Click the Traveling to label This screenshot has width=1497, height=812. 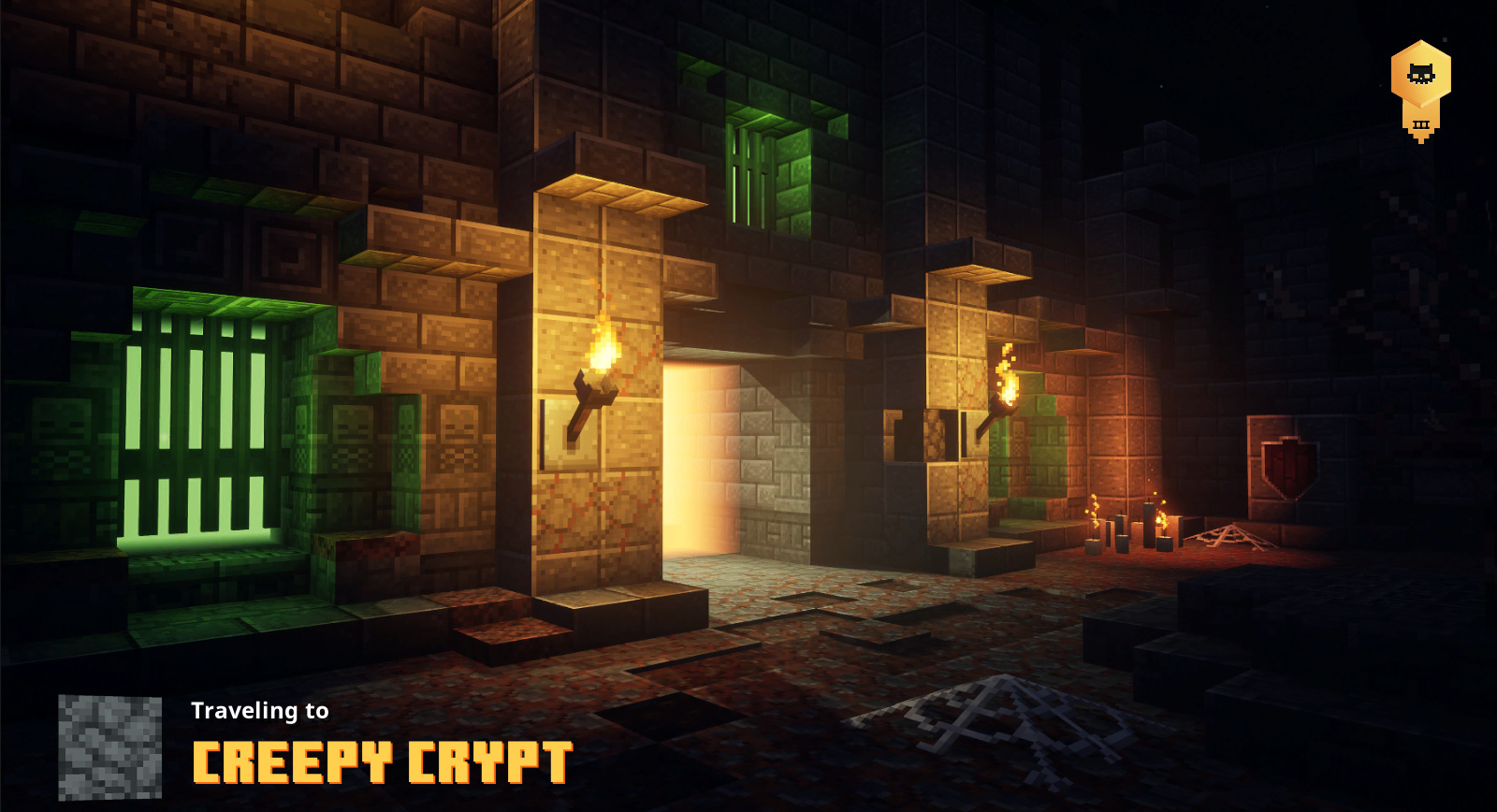(262, 711)
